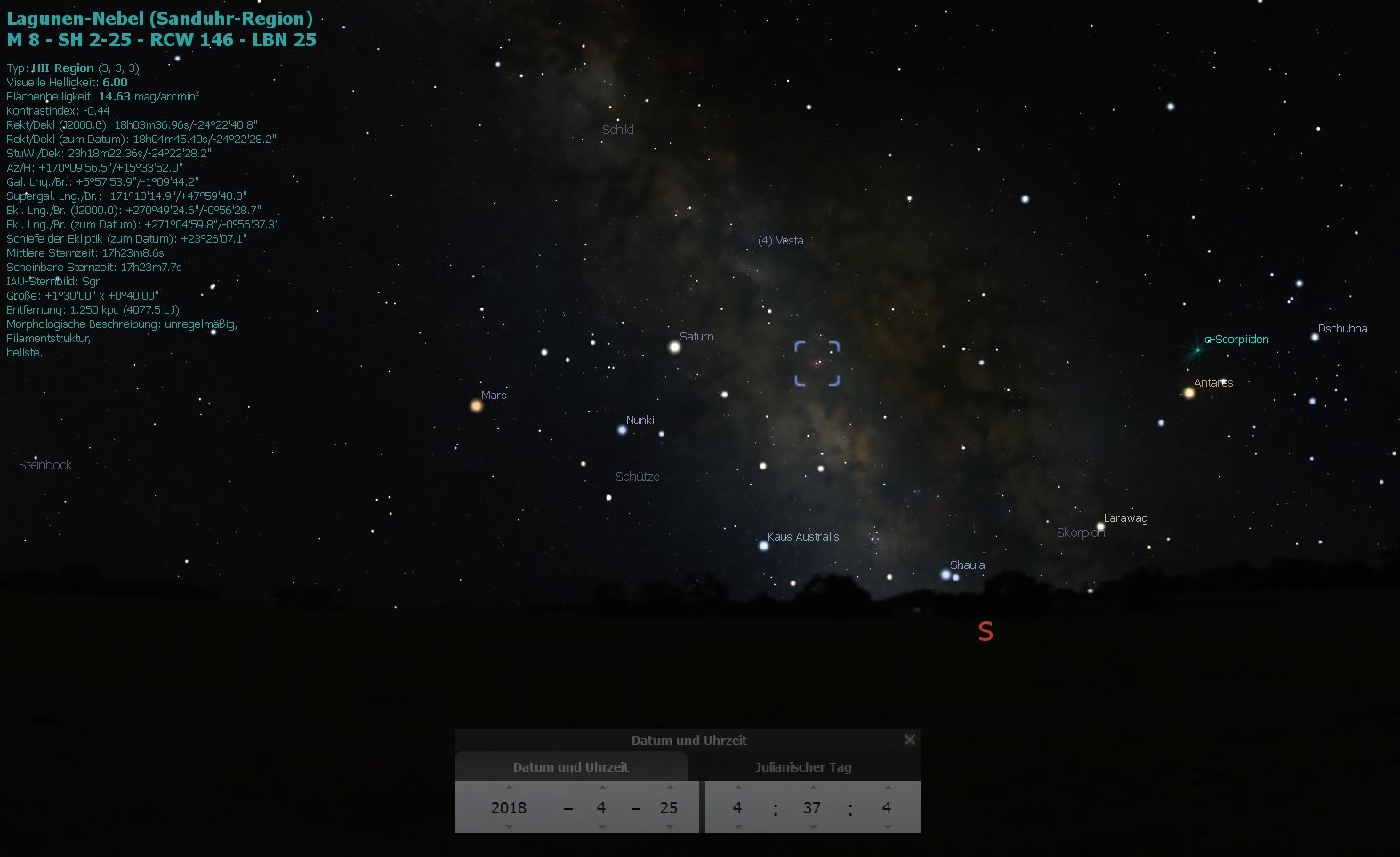Decrease the year with its down arrow

[x=509, y=828]
